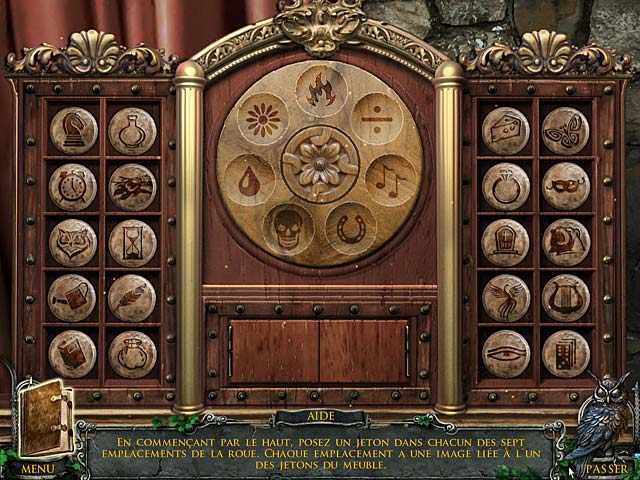Select the feather quill token
This screenshot has height=480, width=640.
pos(133,297)
